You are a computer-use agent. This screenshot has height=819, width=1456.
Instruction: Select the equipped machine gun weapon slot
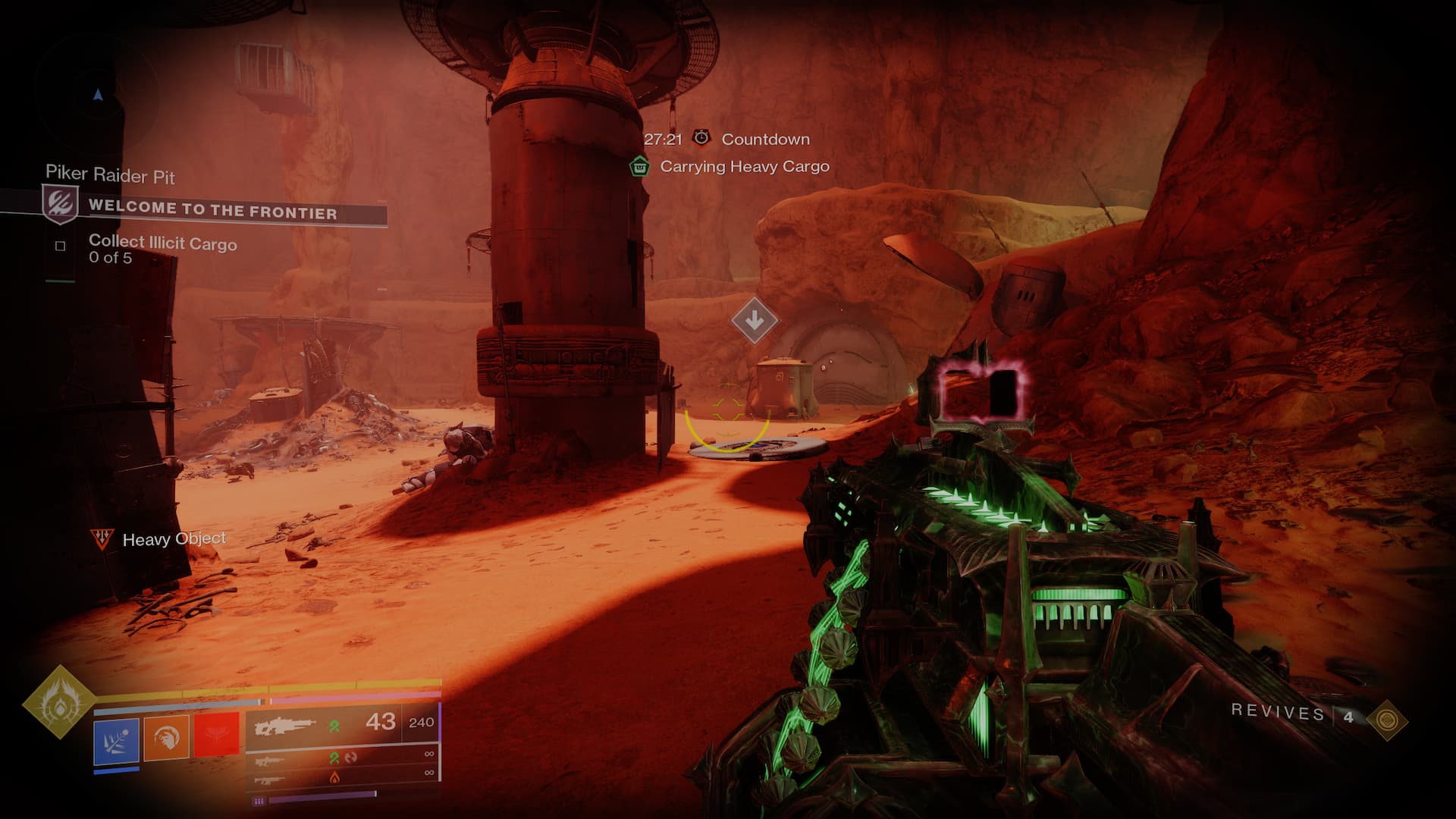click(x=343, y=724)
